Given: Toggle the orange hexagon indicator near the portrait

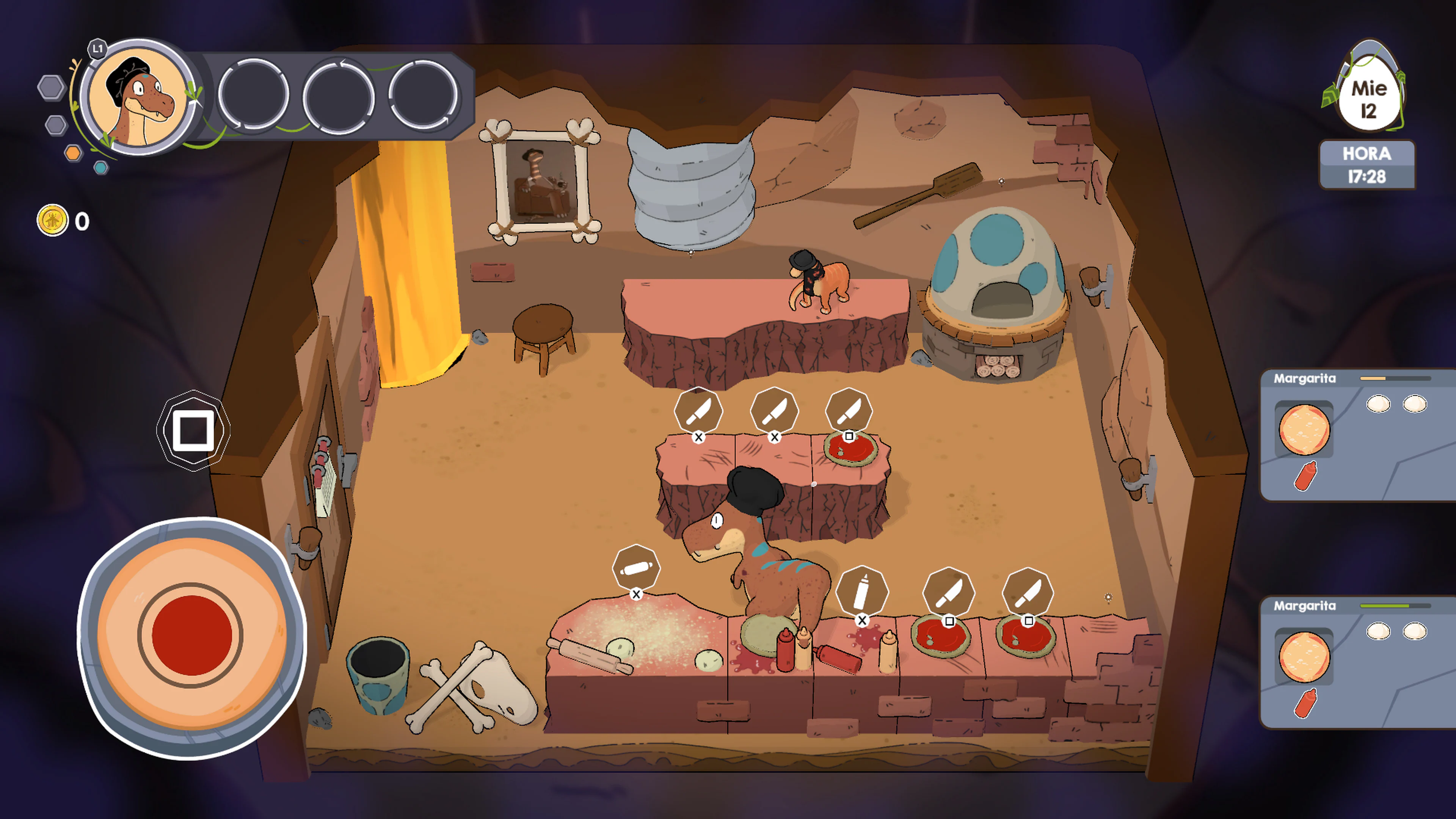Looking at the screenshot, I should point(74,152).
